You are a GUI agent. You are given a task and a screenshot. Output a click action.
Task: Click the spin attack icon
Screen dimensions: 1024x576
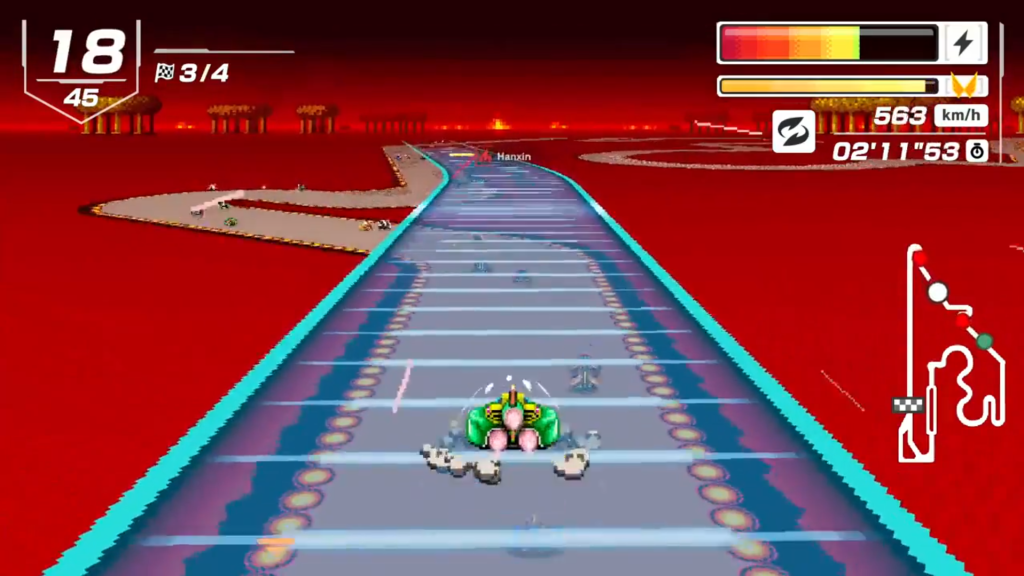pyautogui.click(x=793, y=131)
